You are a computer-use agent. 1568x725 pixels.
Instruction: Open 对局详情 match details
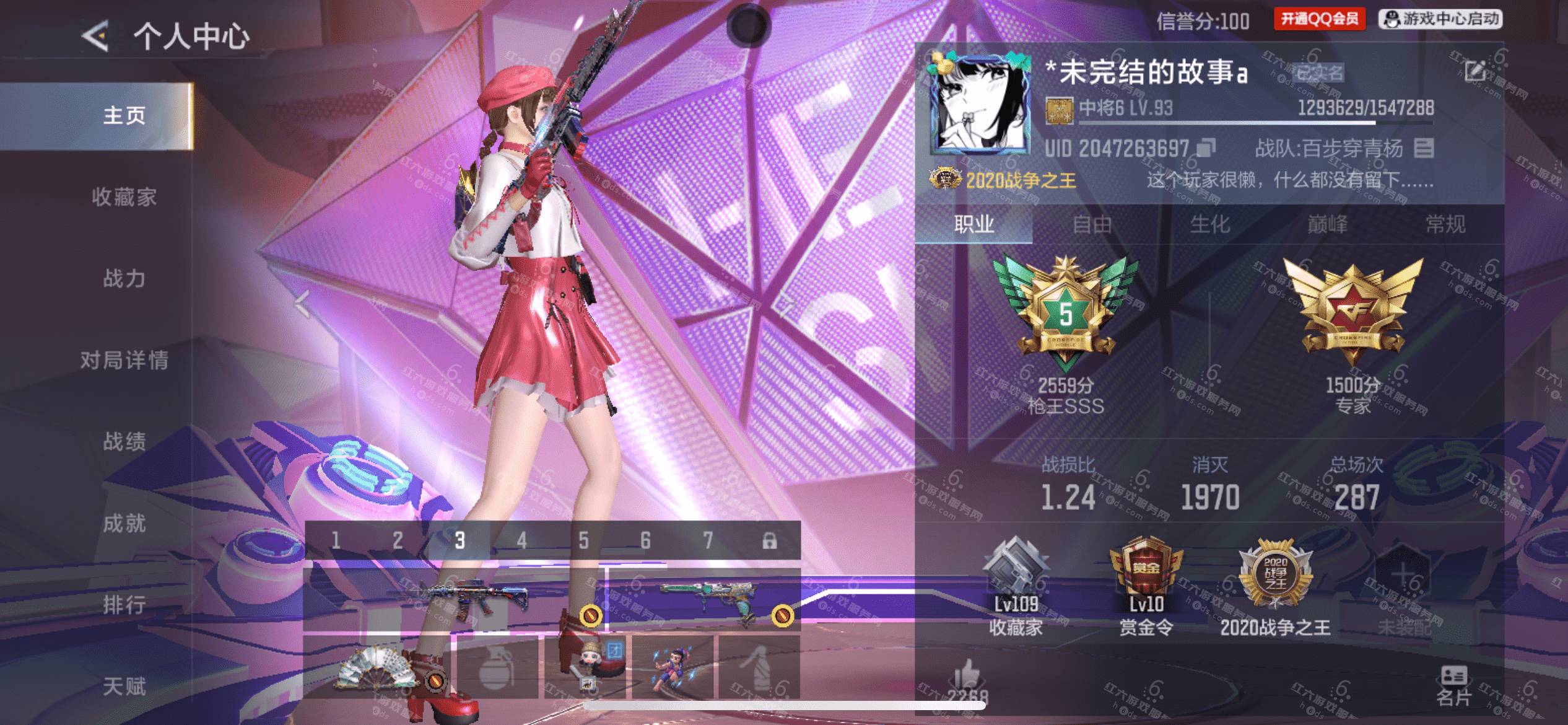pyautogui.click(x=124, y=360)
